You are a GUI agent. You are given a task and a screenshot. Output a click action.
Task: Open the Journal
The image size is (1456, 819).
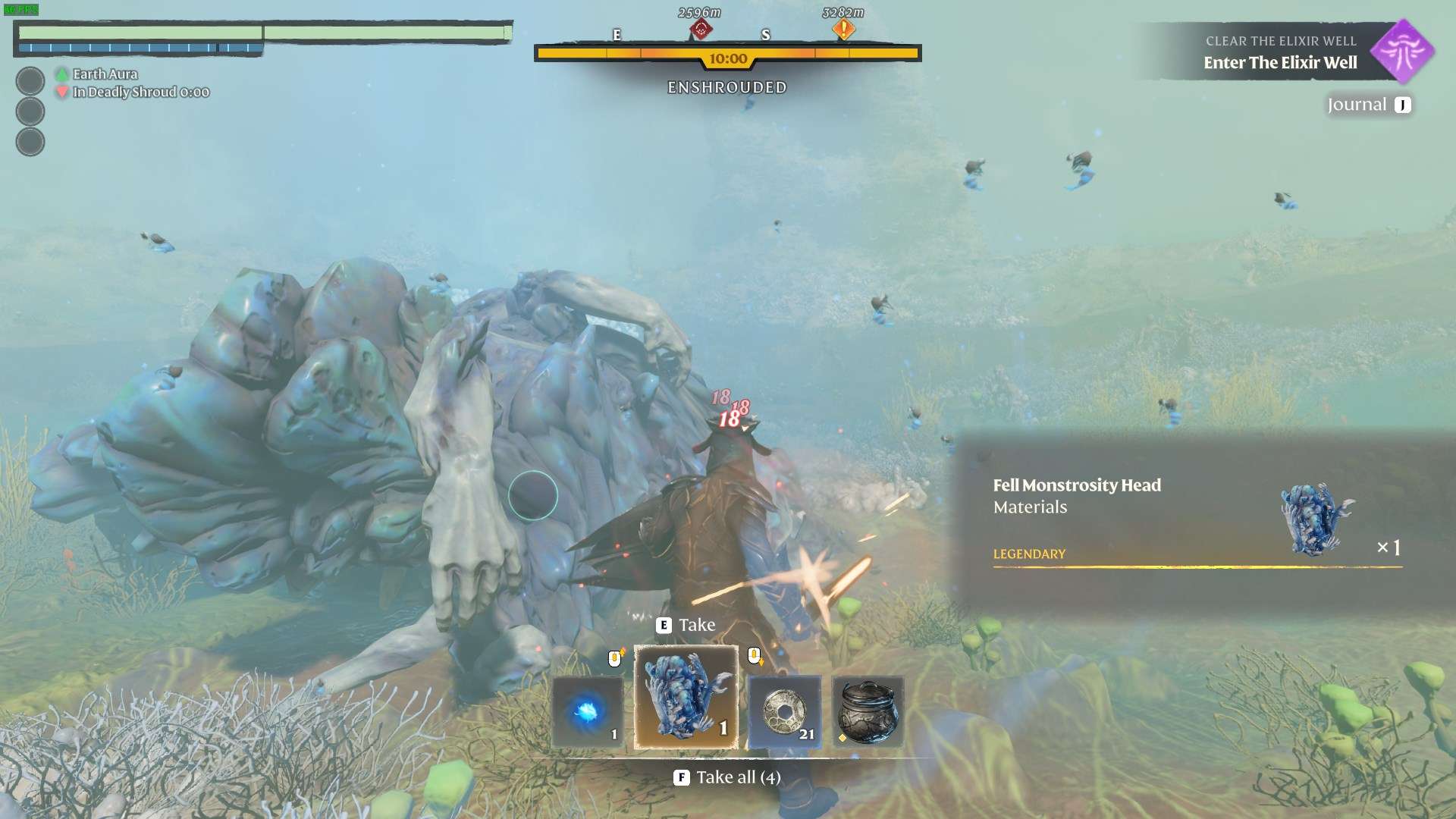[x=1369, y=105]
